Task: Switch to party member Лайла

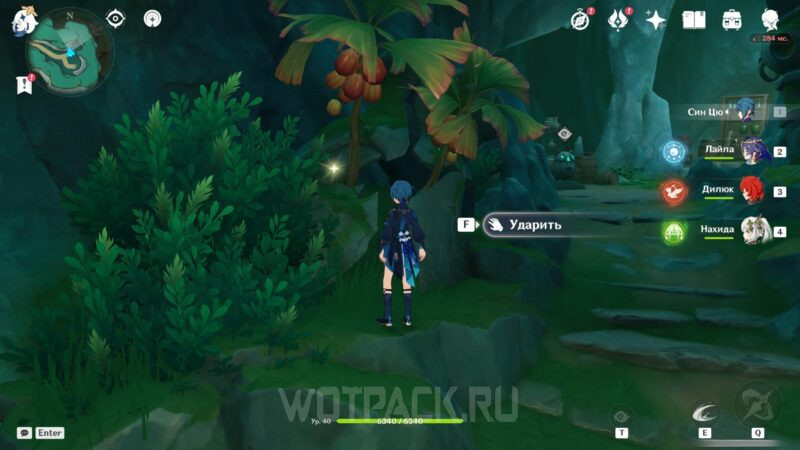Action: (x=751, y=151)
